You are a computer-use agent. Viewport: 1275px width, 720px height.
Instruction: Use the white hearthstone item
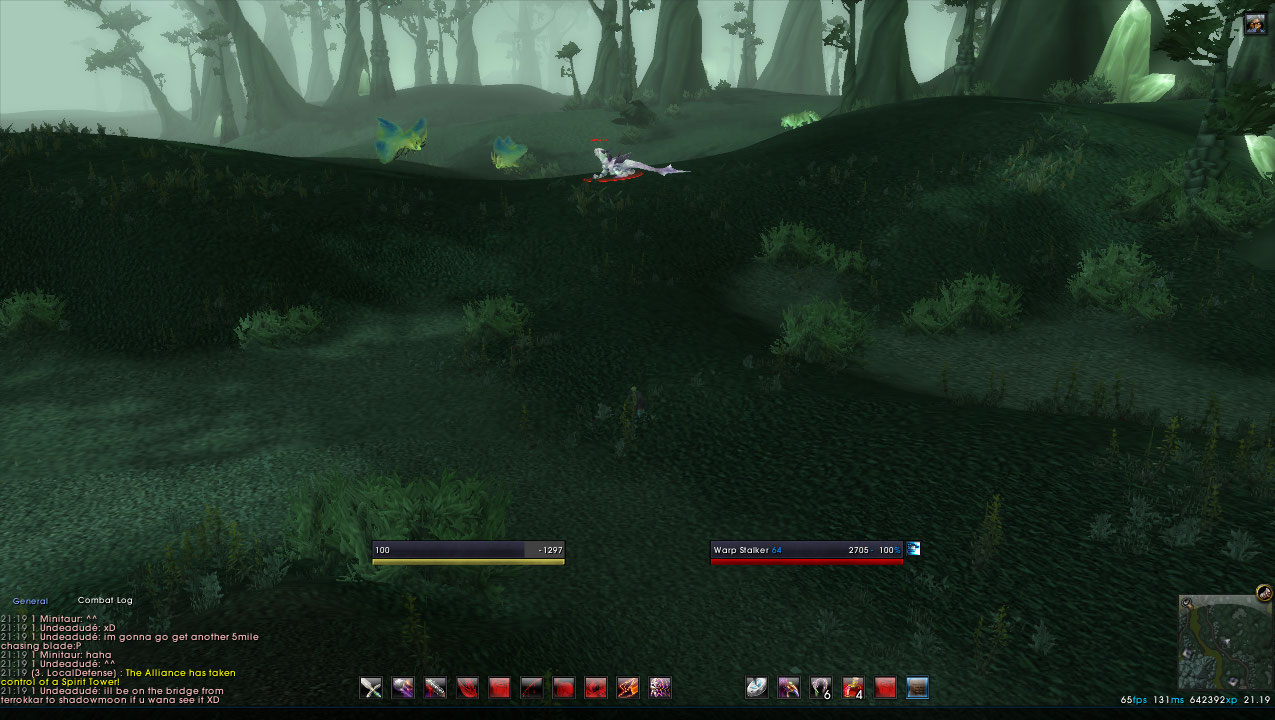pyautogui.click(x=757, y=687)
